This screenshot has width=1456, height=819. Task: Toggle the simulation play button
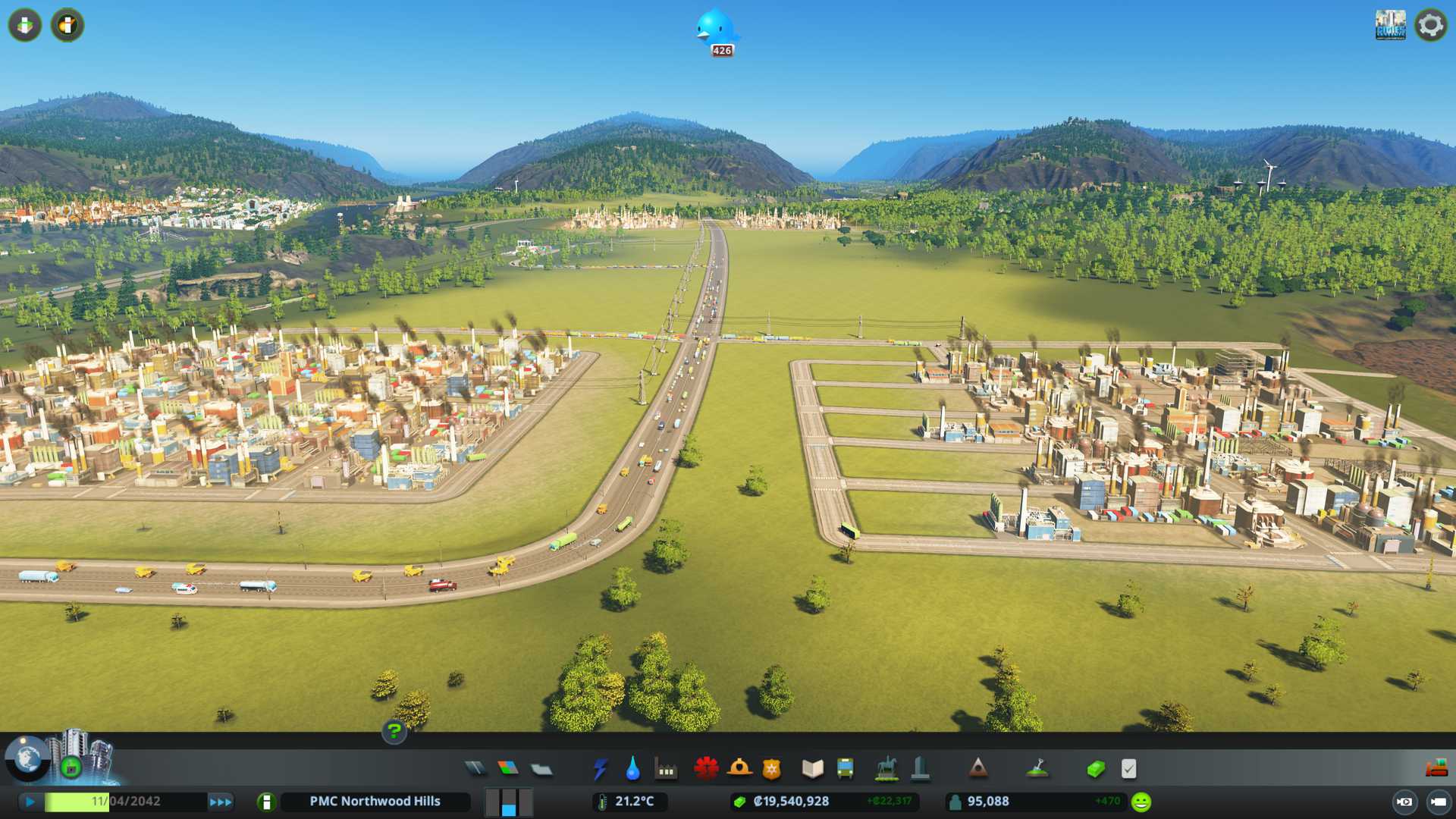pos(30,802)
